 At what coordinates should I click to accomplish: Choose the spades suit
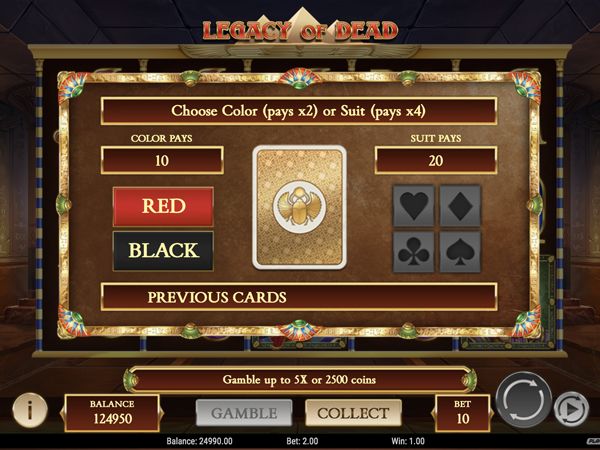pyautogui.click(x=460, y=251)
